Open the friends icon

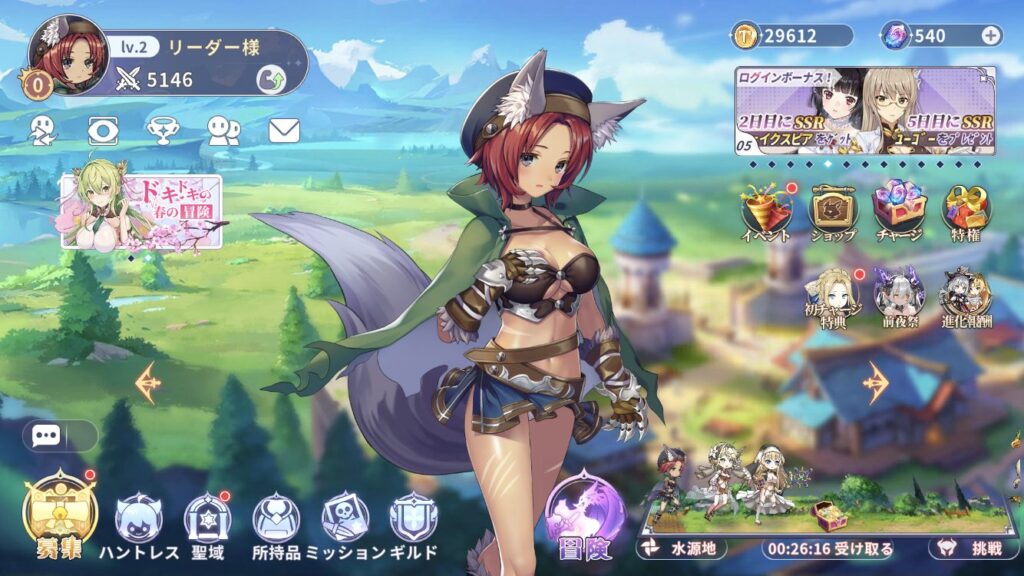(x=223, y=130)
